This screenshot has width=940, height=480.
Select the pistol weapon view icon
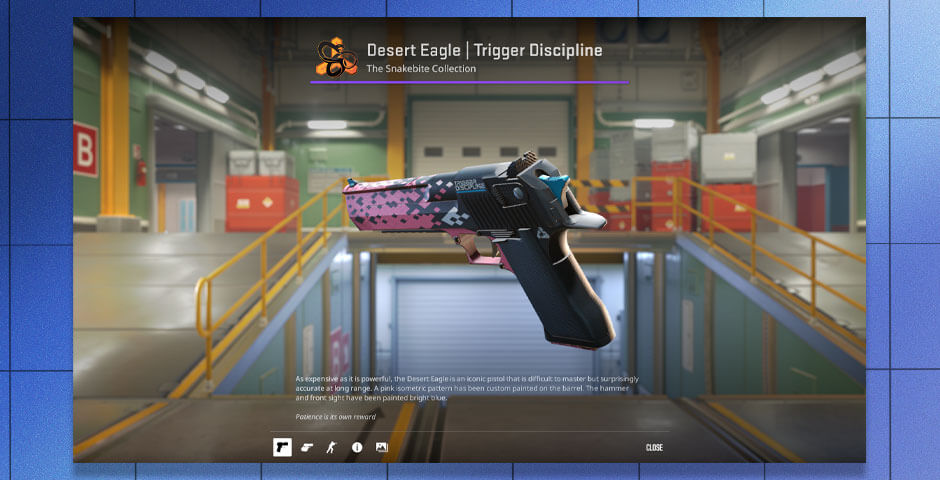[282, 447]
